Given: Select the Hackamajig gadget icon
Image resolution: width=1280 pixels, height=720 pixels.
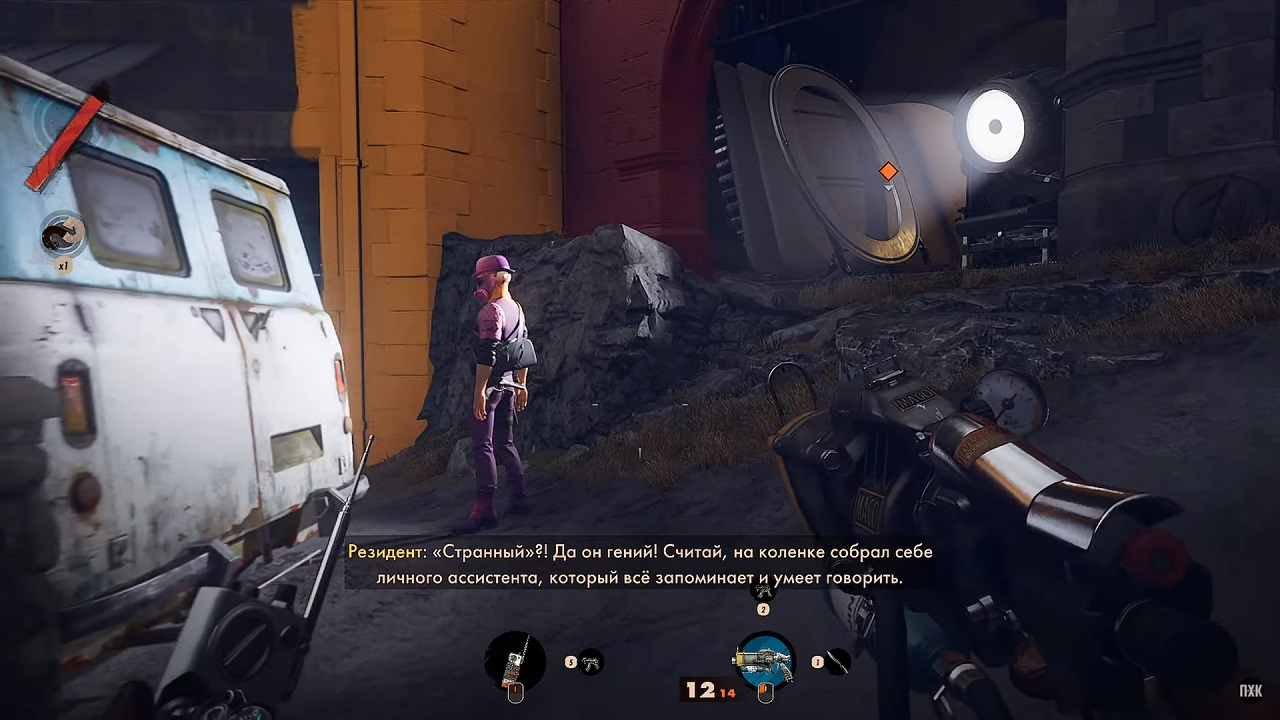Looking at the screenshot, I should 515,661.
